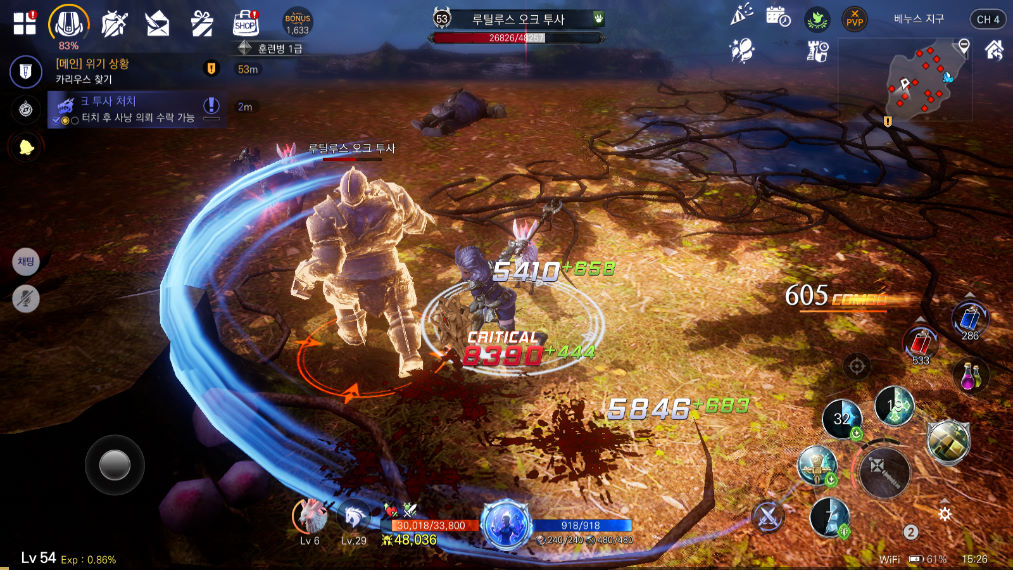Open skill settings gear icon
Viewport: 1013px width, 570px height.
(x=944, y=513)
